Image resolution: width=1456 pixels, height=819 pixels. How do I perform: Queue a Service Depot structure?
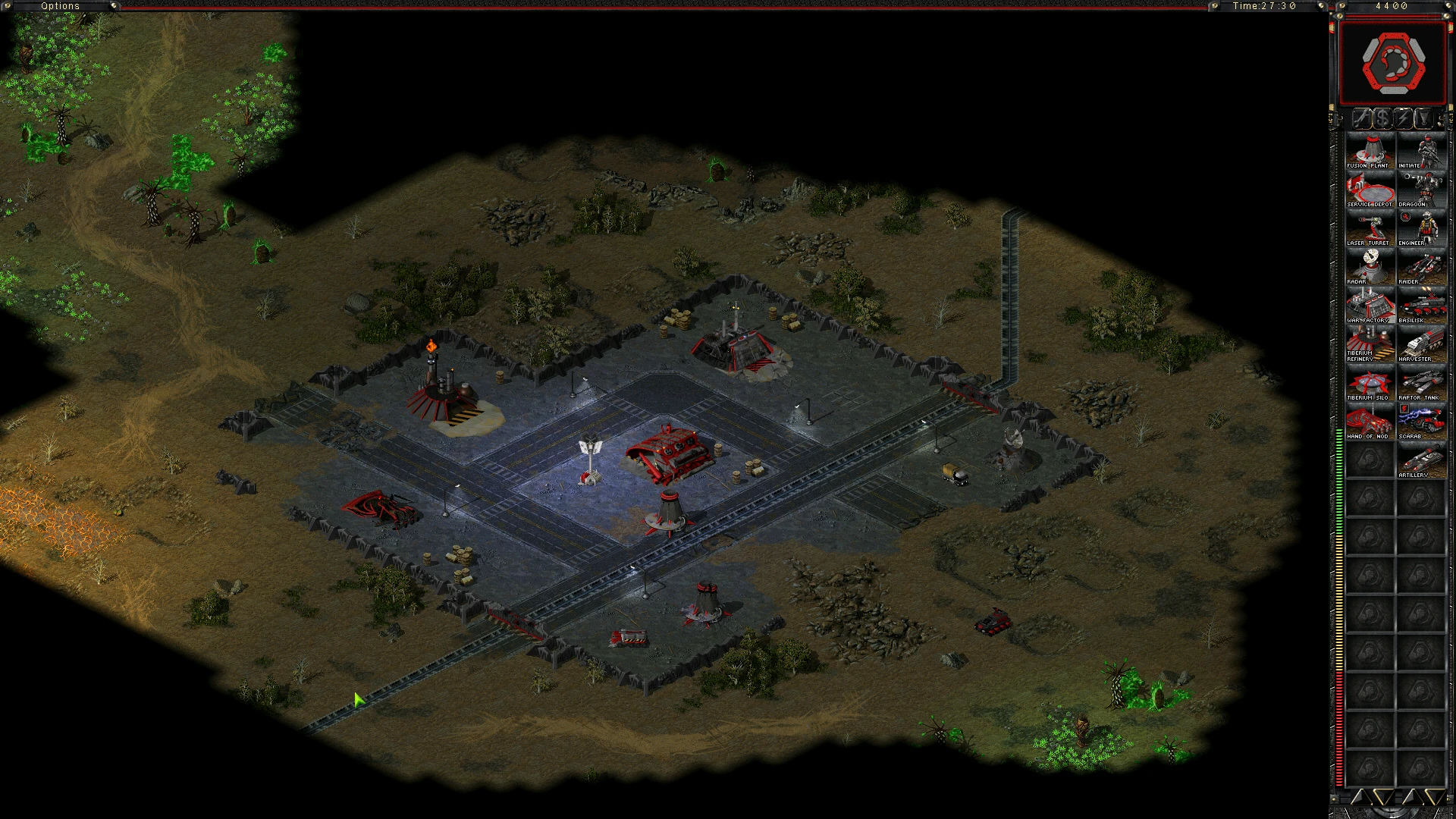1370,190
